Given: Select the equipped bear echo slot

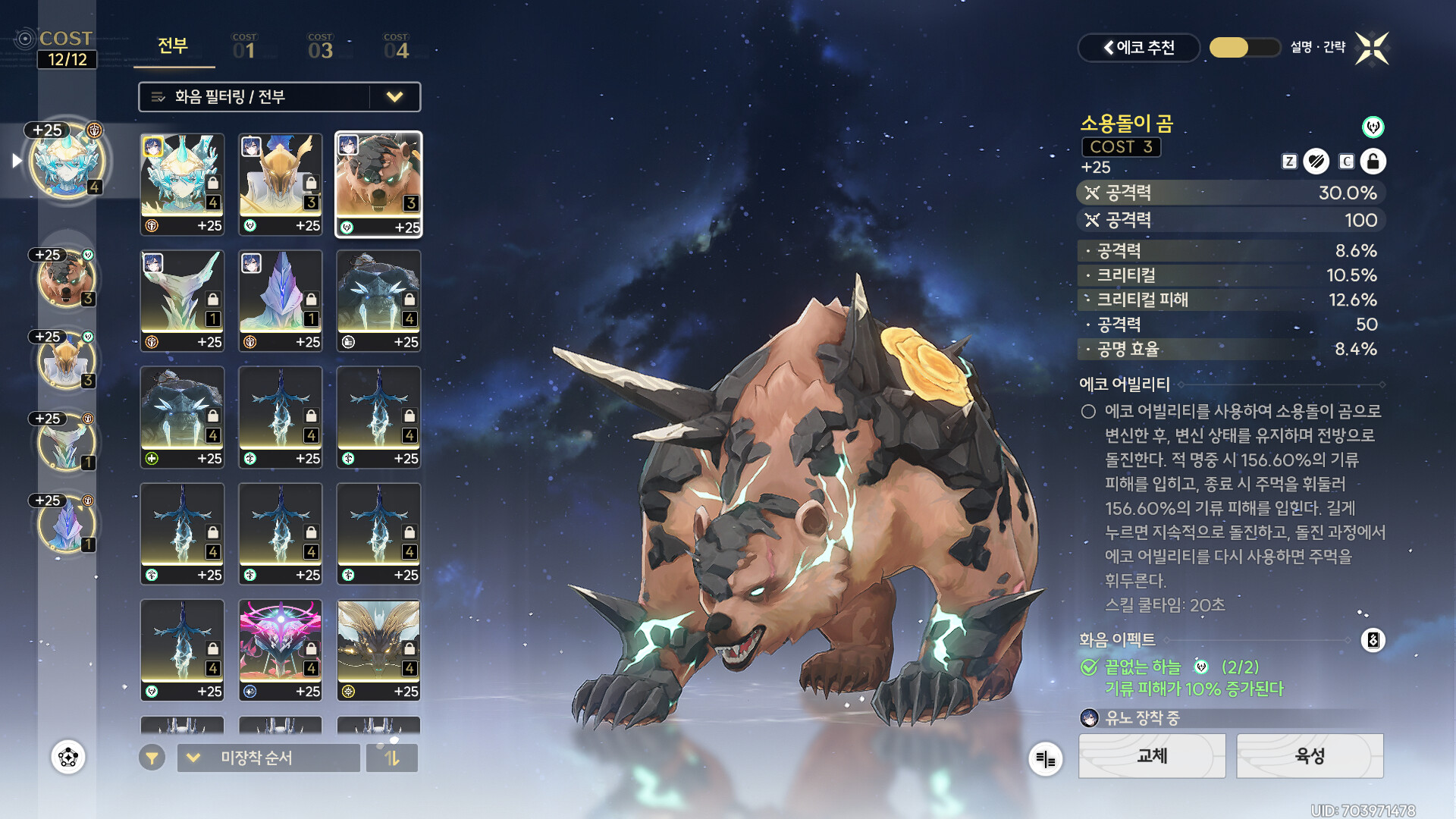Looking at the screenshot, I should pyautogui.click(x=67, y=279).
